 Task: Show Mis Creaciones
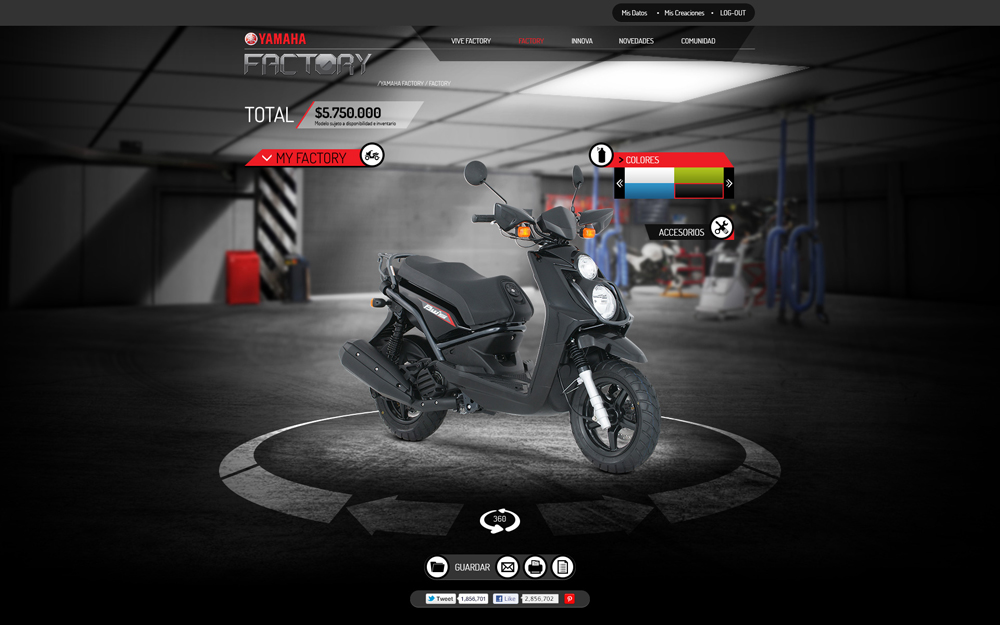coord(684,13)
